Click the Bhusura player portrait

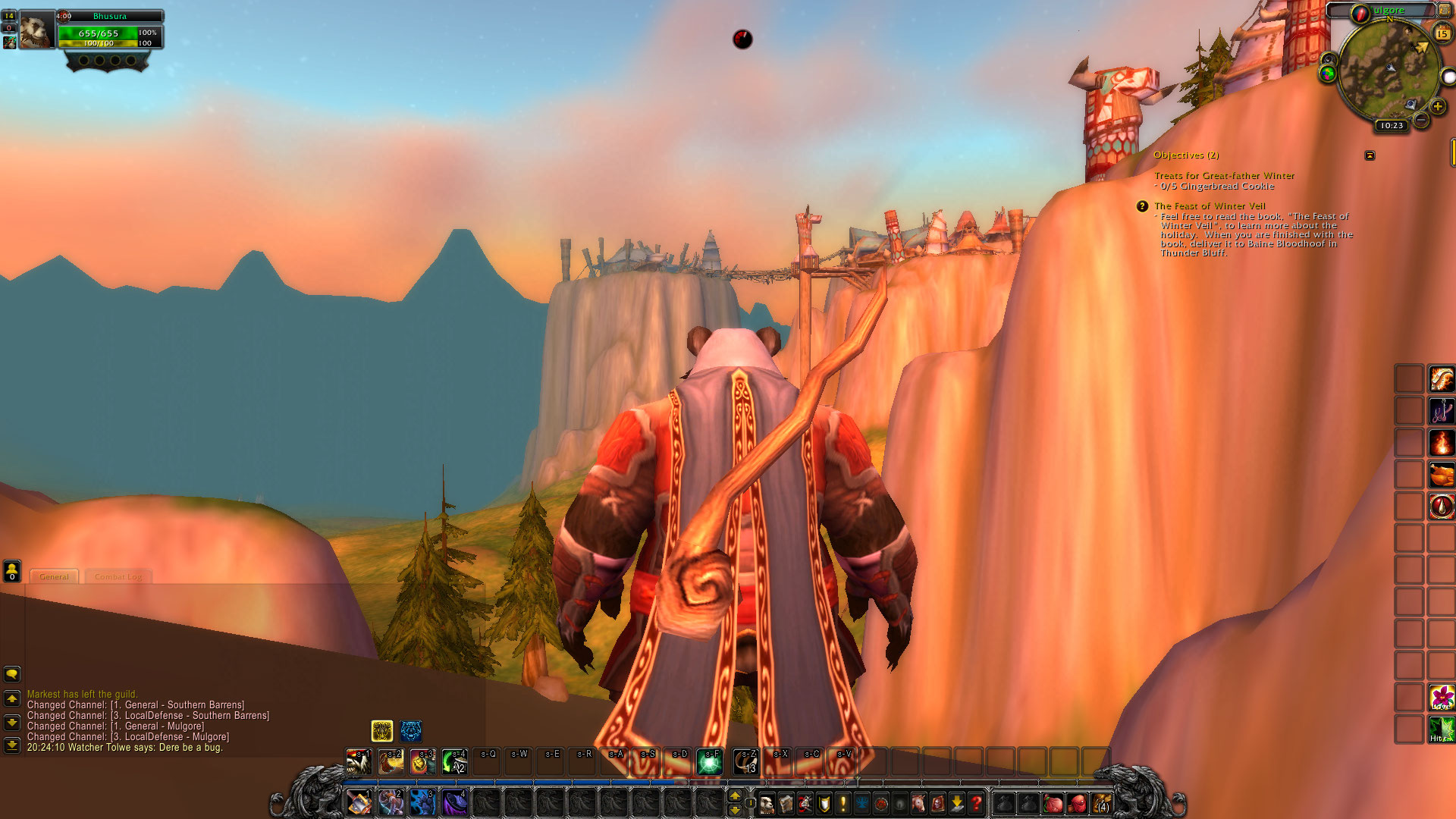(35, 30)
